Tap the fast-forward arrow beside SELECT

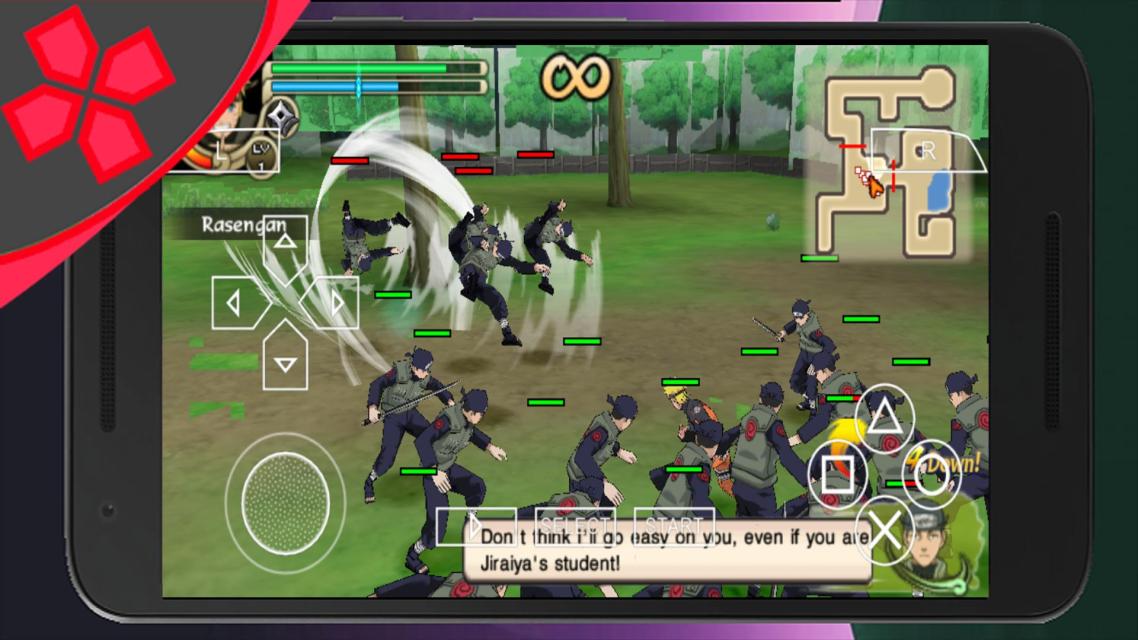pos(476,526)
